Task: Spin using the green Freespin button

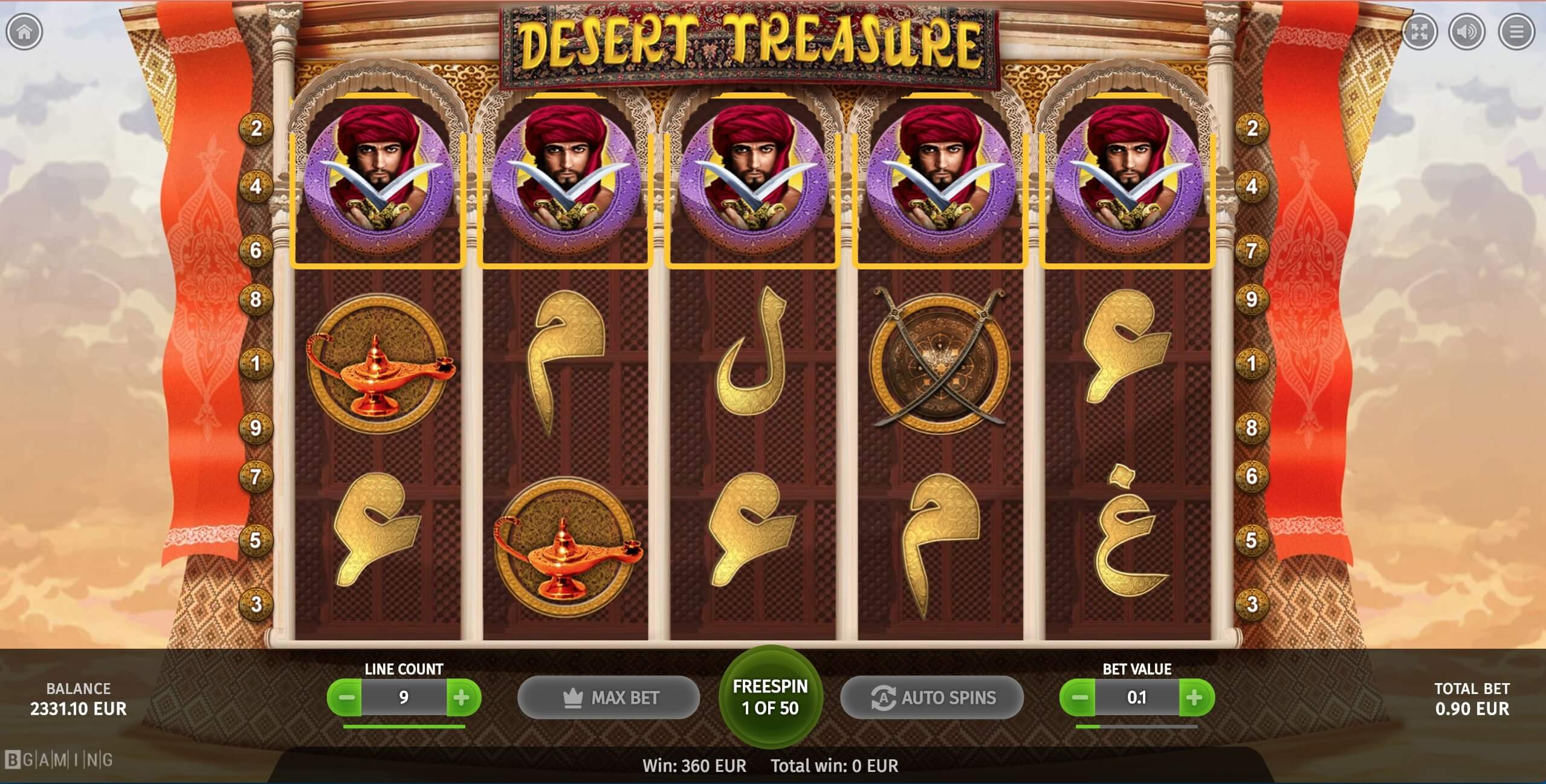Action: tap(771, 697)
